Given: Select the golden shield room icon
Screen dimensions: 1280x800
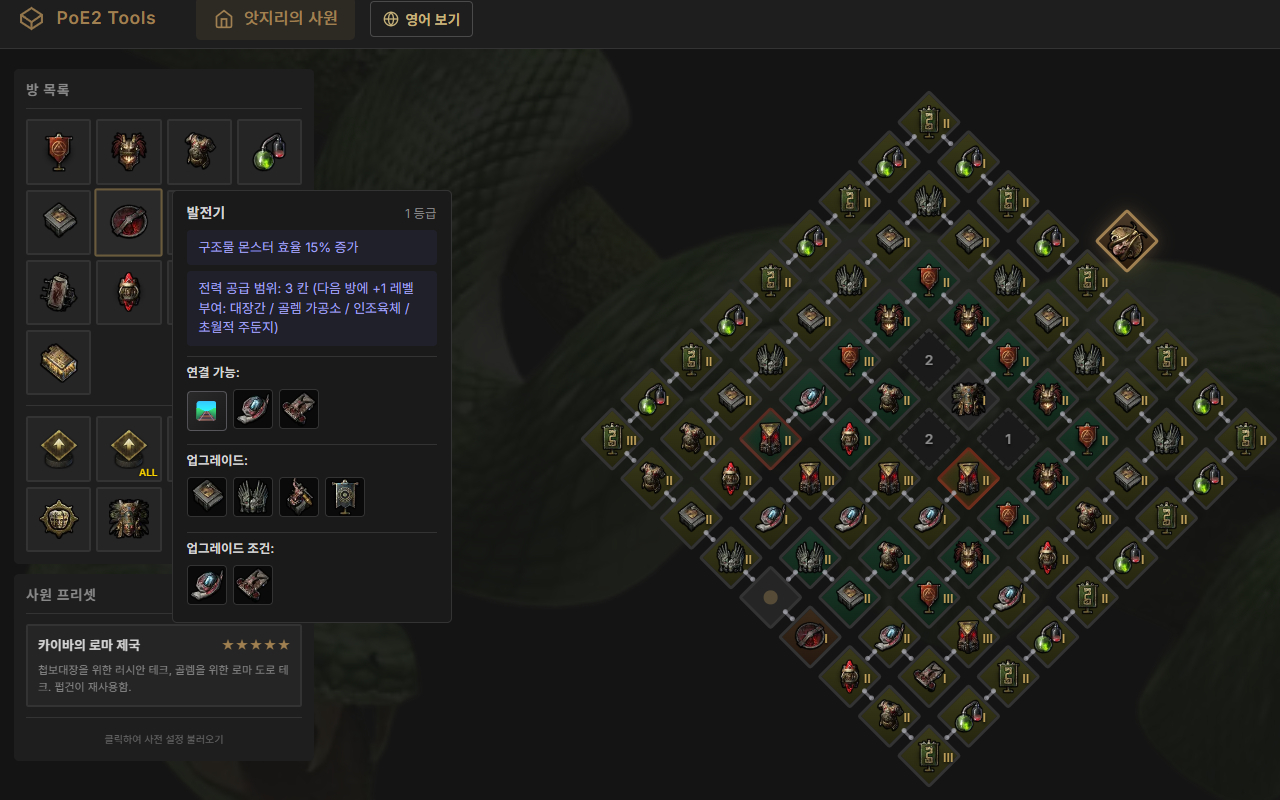Looking at the screenshot, I should (58, 519).
